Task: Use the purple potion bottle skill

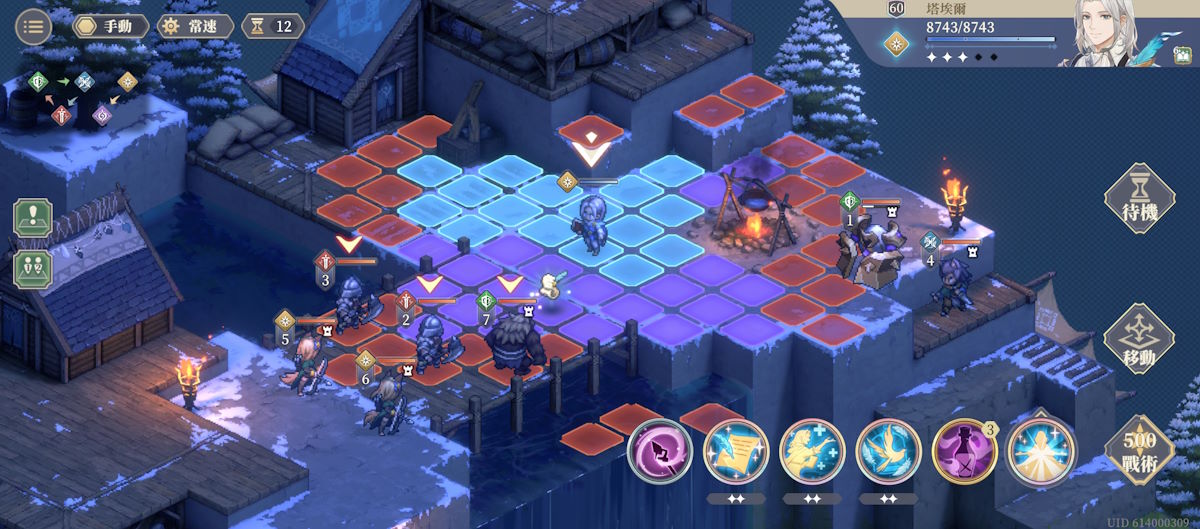Action: click(964, 452)
